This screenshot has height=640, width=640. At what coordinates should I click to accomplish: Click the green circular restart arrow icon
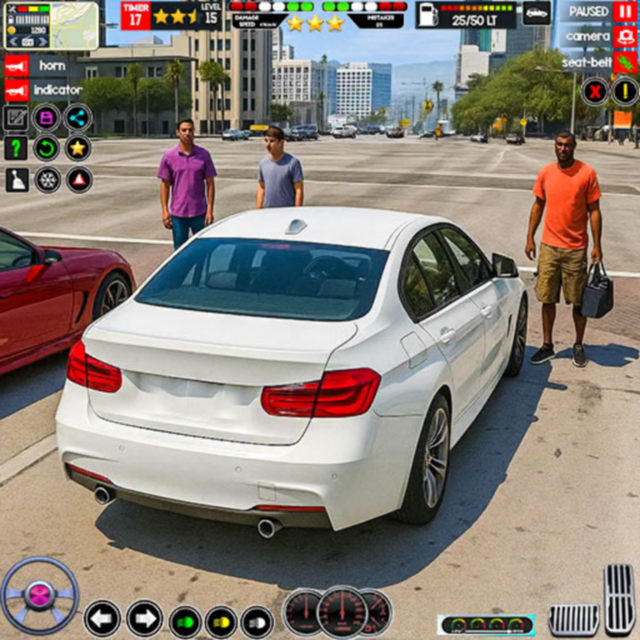click(x=47, y=148)
